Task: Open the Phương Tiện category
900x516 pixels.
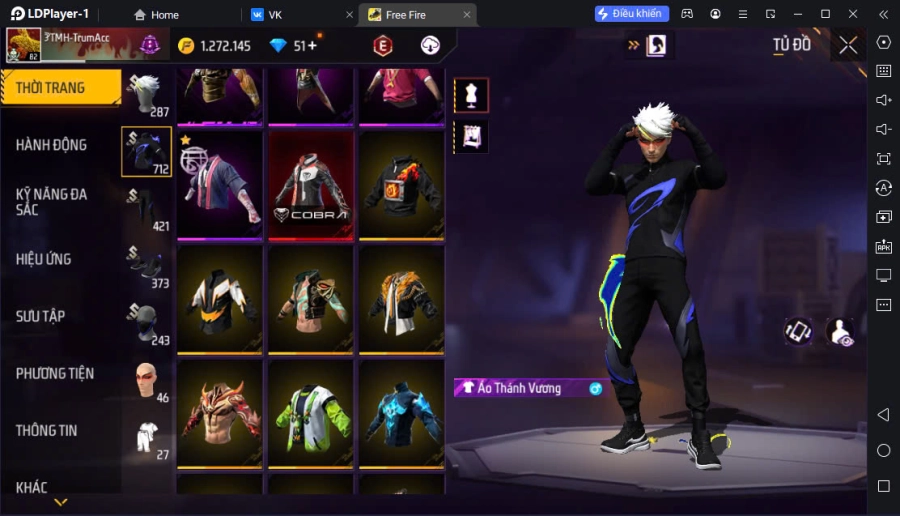Action: [60, 373]
